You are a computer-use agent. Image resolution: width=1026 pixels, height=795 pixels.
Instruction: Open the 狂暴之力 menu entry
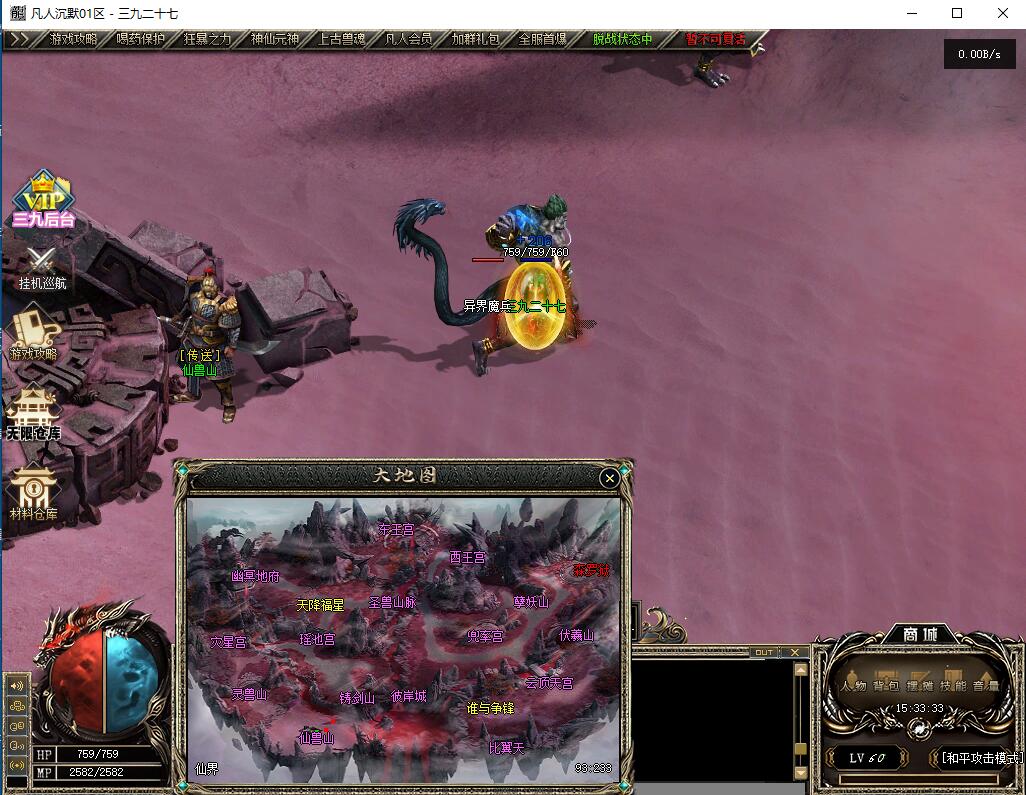point(207,39)
